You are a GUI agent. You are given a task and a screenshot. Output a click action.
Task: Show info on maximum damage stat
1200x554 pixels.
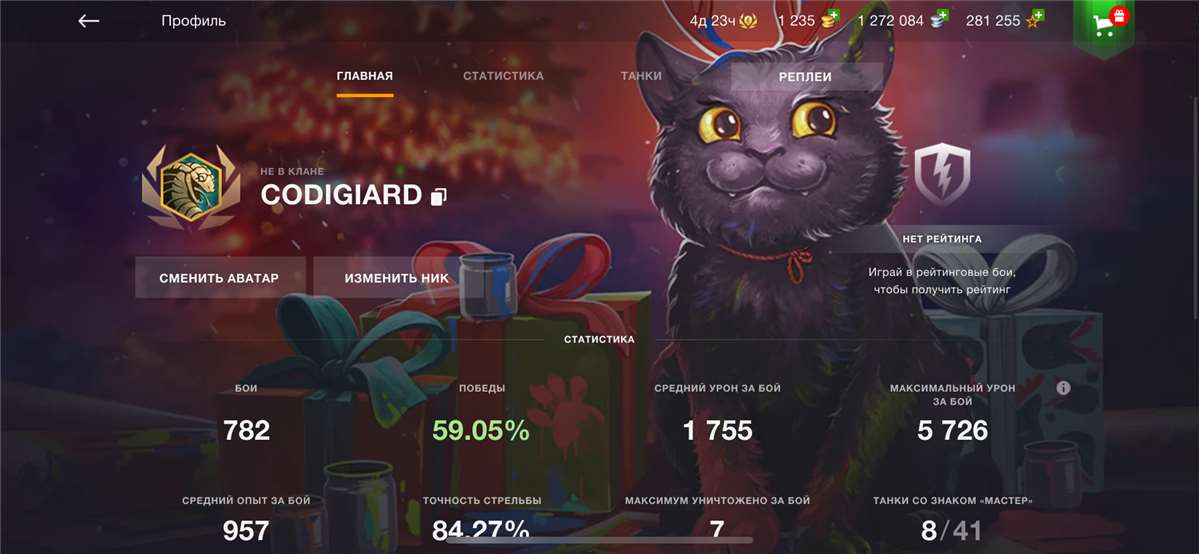point(1063,388)
